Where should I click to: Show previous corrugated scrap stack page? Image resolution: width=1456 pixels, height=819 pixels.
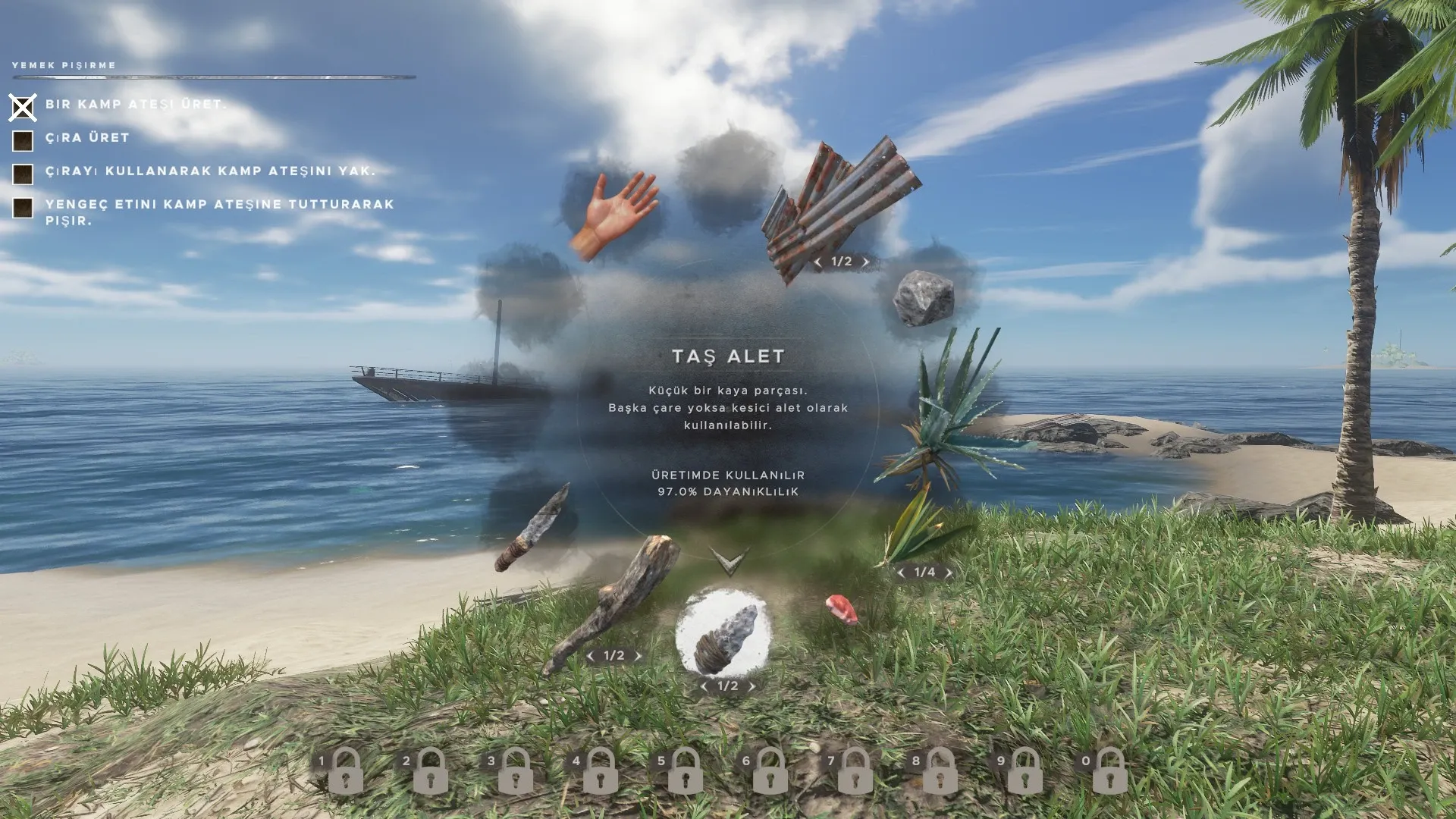coord(817,262)
